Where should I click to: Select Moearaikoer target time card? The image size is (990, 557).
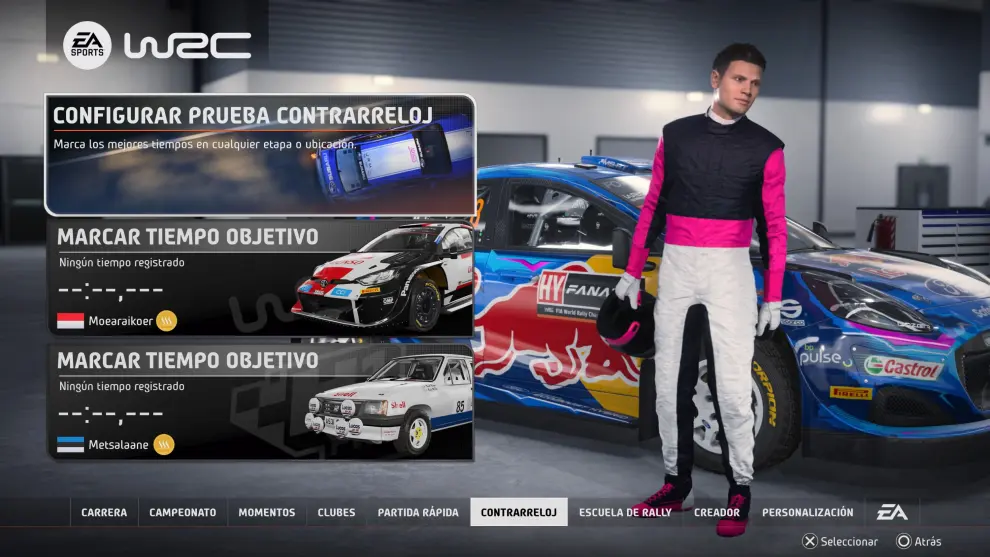[x=259, y=277]
